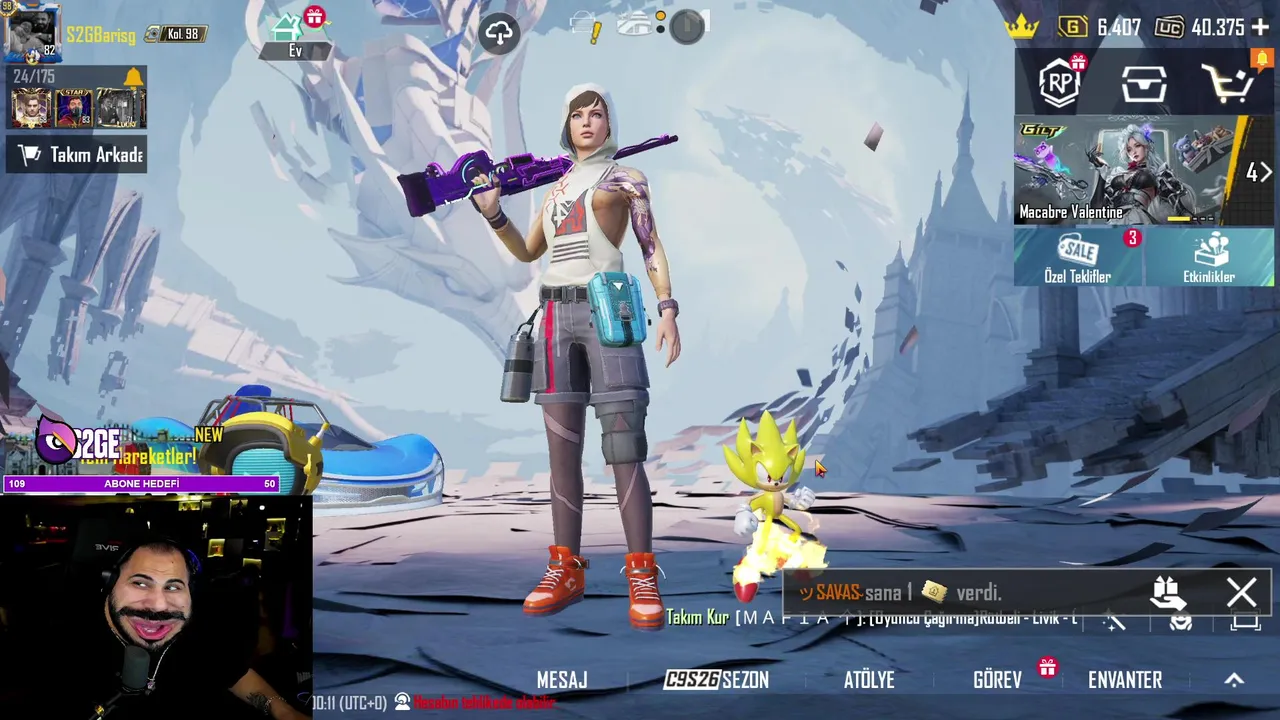Open the shopping cart store
The width and height of the screenshot is (1280, 720).
pyautogui.click(x=1228, y=84)
